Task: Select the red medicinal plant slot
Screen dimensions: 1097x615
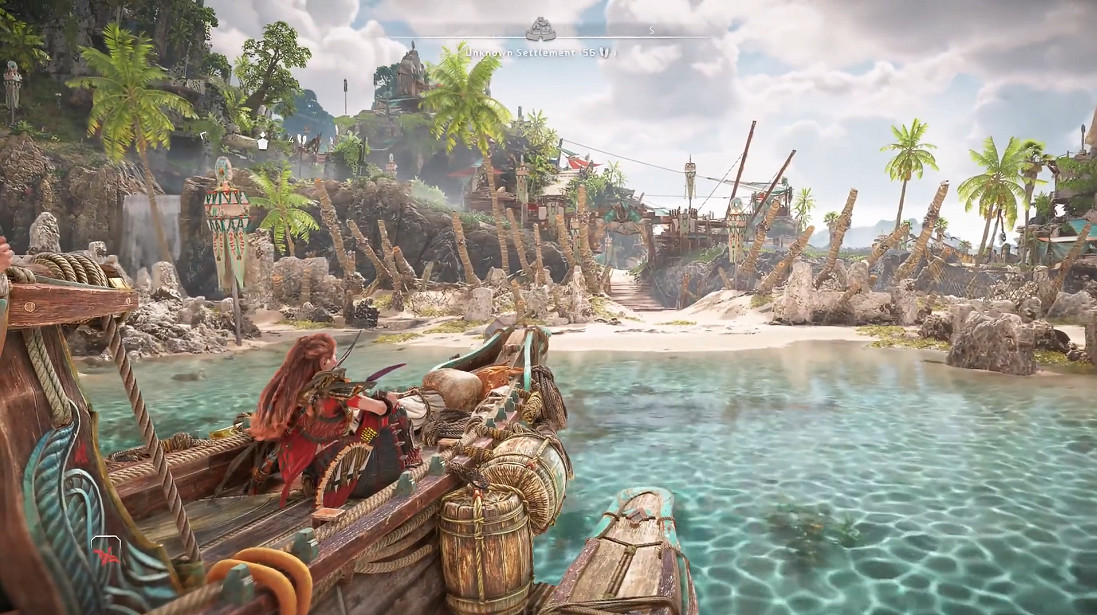Action: (106, 553)
